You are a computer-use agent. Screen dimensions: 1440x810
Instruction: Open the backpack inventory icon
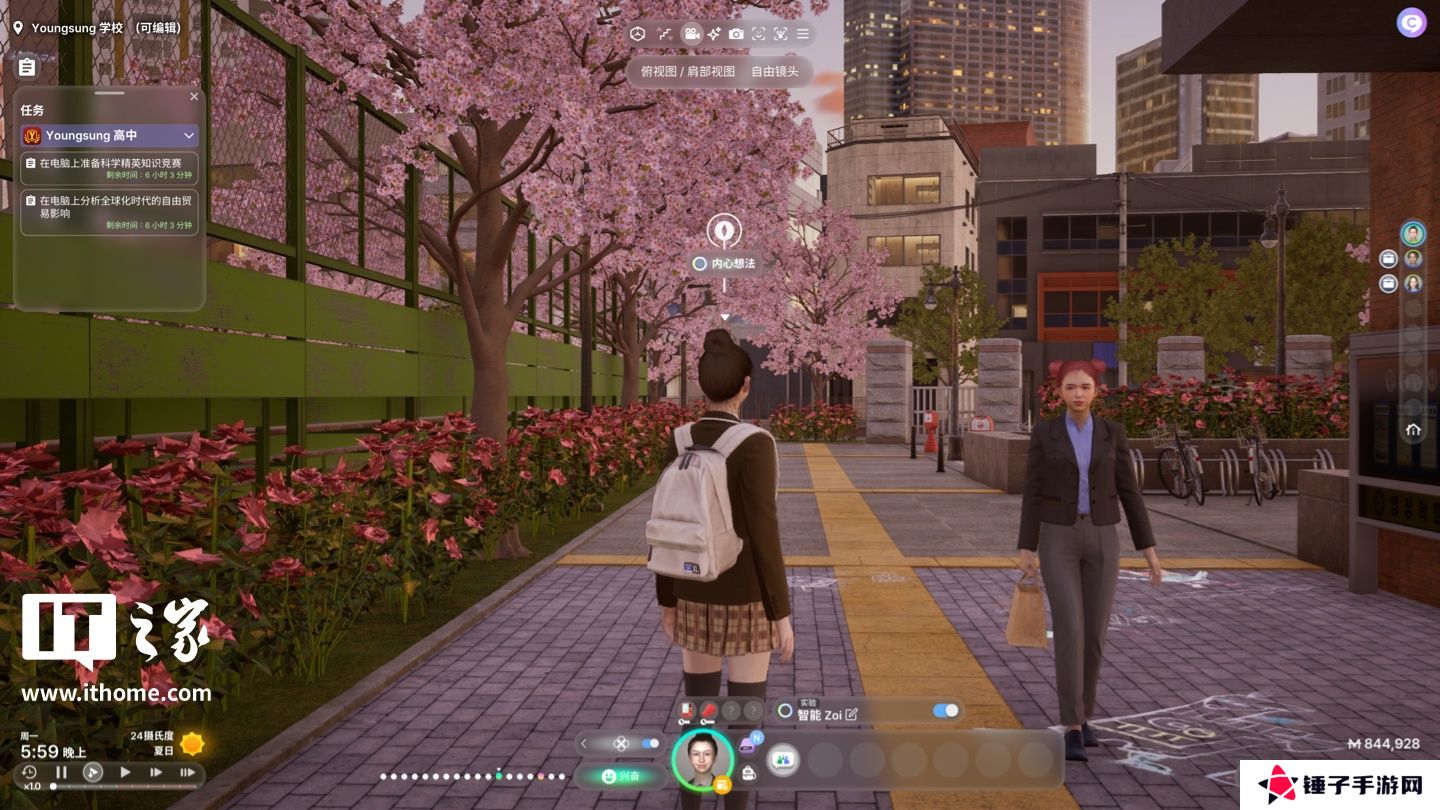pos(748,773)
